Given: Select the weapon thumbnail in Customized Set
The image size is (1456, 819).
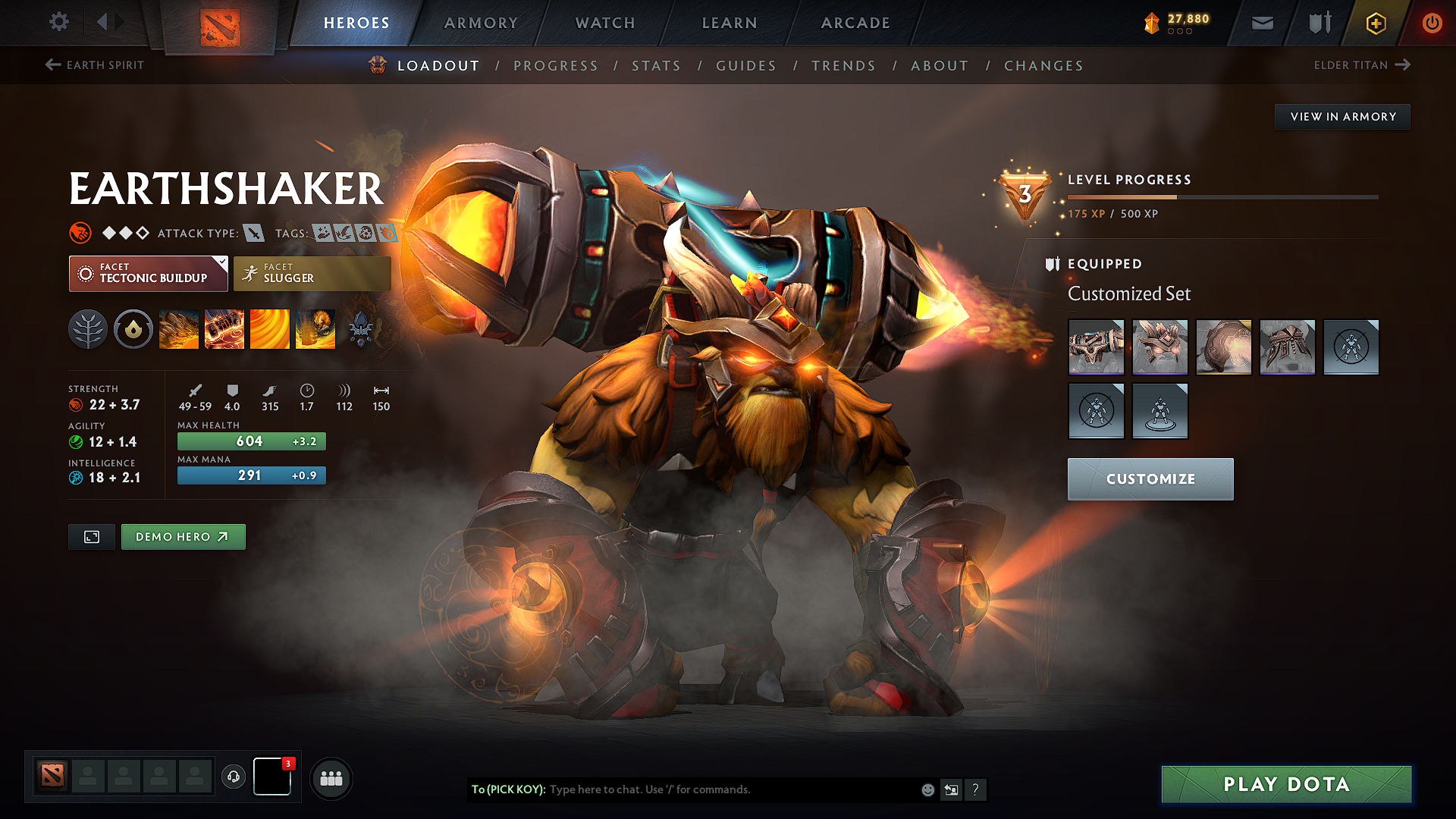Looking at the screenshot, I should [x=1096, y=347].
